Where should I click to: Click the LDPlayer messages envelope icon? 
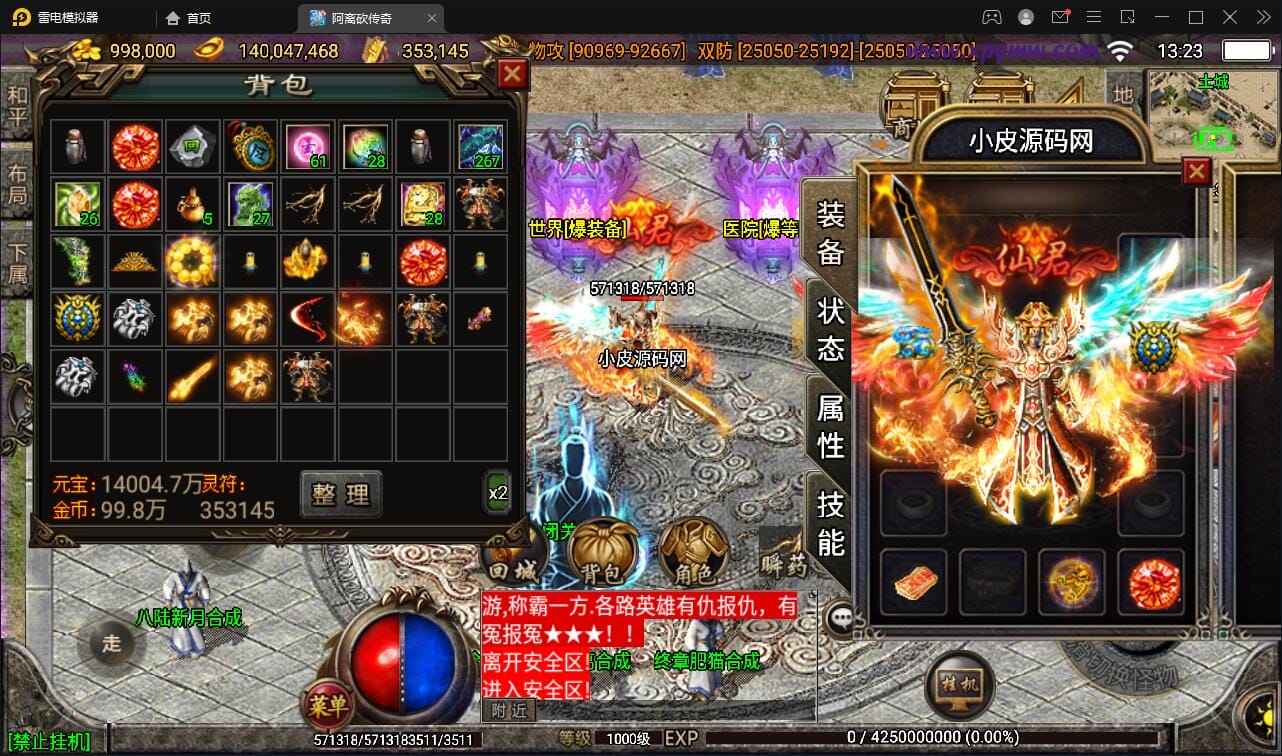tap(1062, 17)
